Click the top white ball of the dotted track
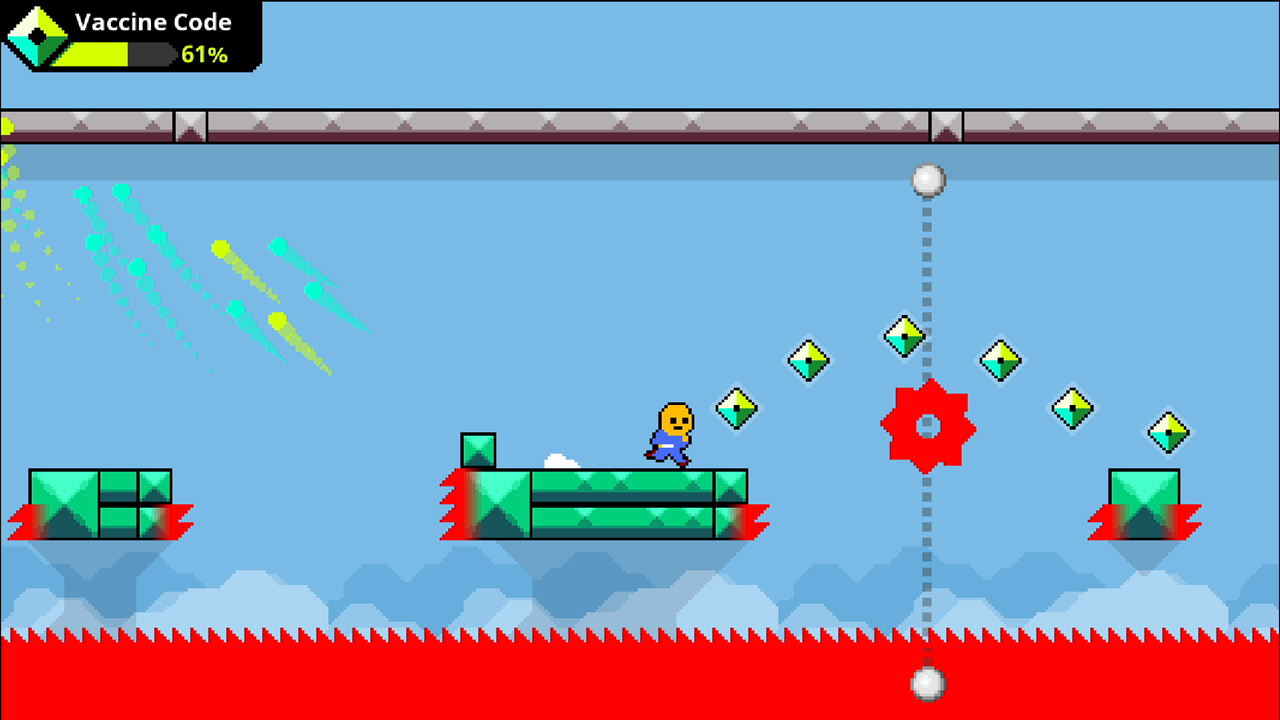 [x=926, y=180]
